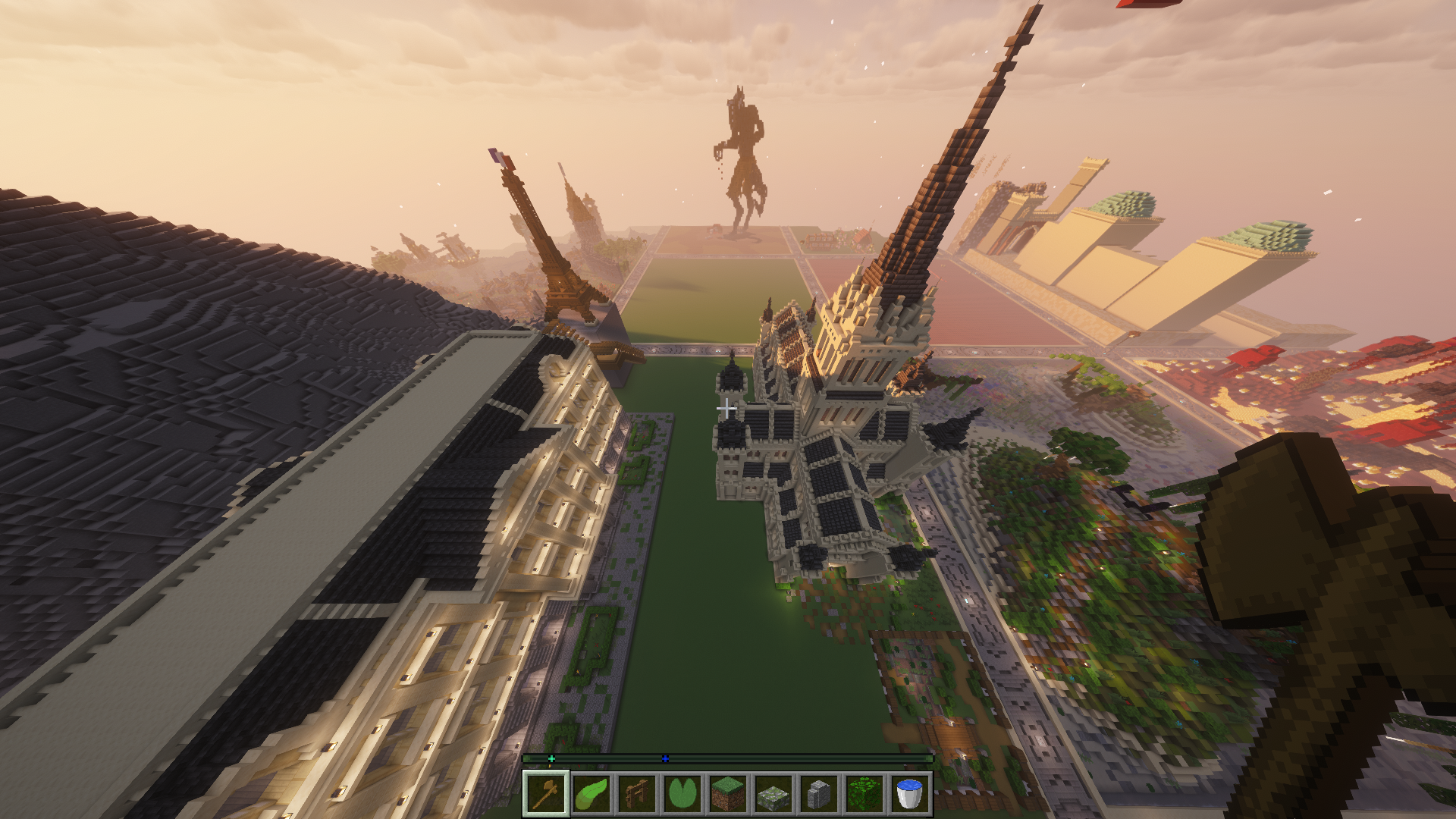Pick the water bucket slot
1456x819 pixels.
(910, 794)
